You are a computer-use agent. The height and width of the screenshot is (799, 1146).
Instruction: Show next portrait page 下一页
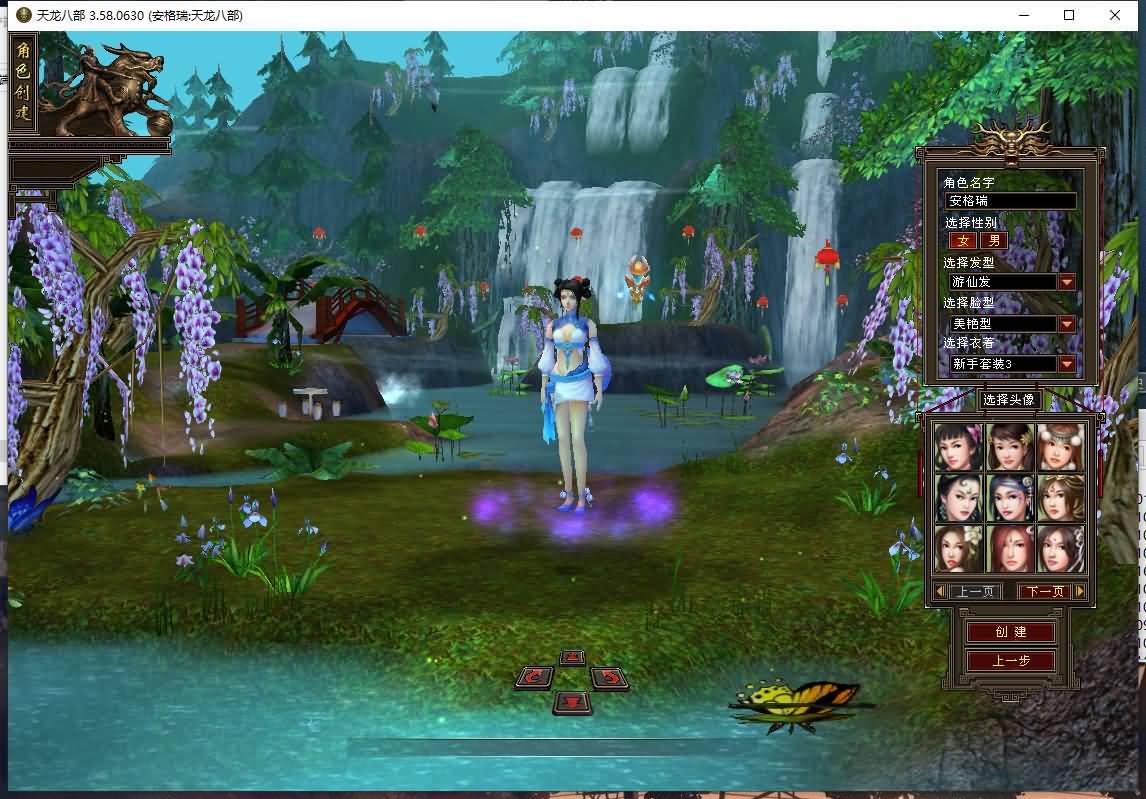1044,592
